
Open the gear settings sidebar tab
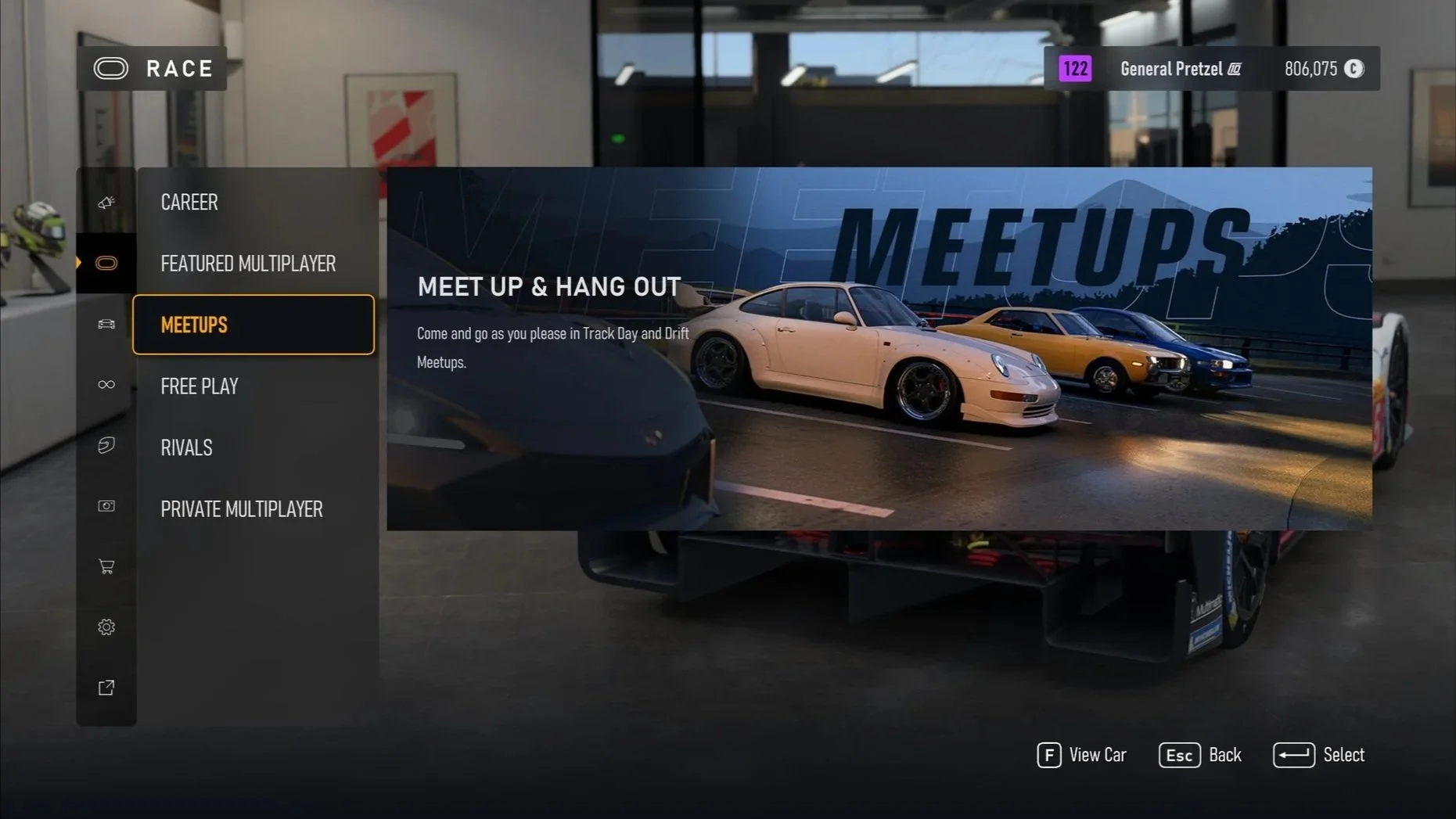[x=106, y=627]
